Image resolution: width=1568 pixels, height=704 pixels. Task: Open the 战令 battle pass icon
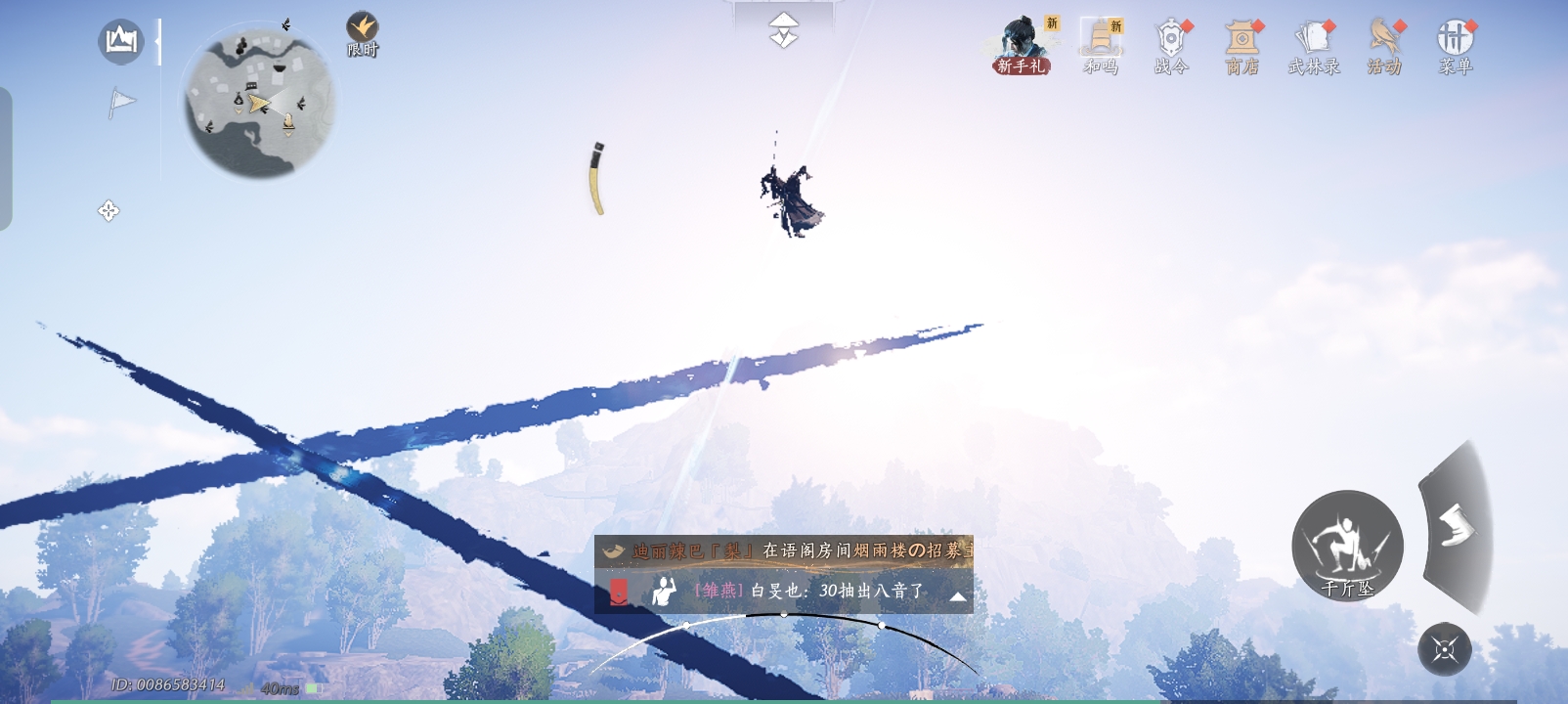pyautogui.click(x=1169, y=41)
